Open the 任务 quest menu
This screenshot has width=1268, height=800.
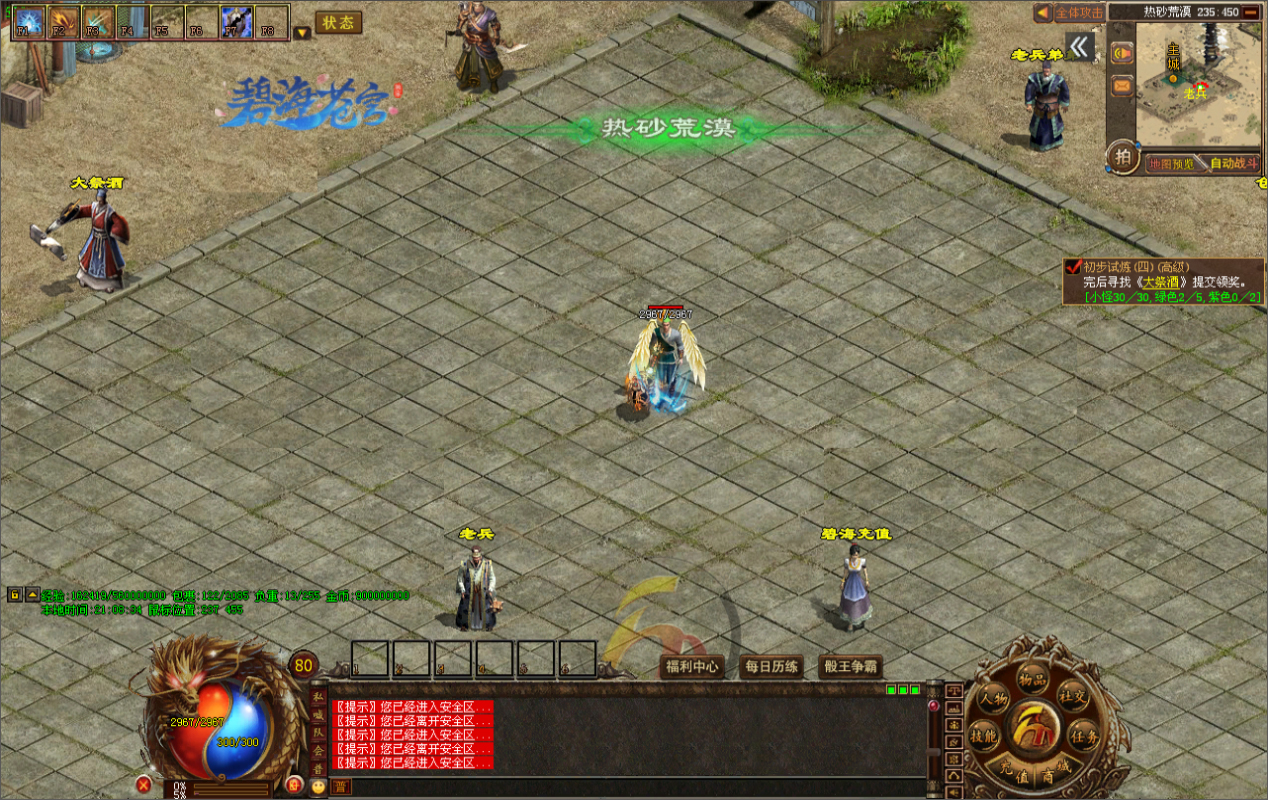(x=1084, y=737)
